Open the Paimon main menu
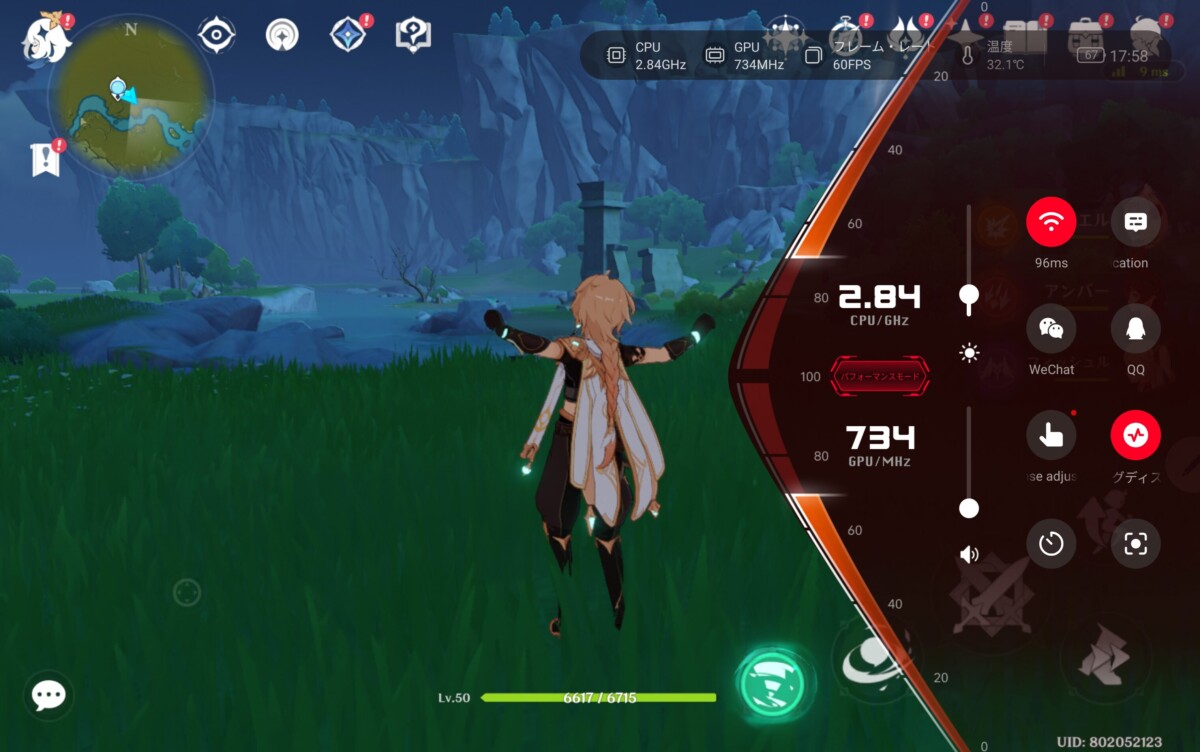 point(47,38)
